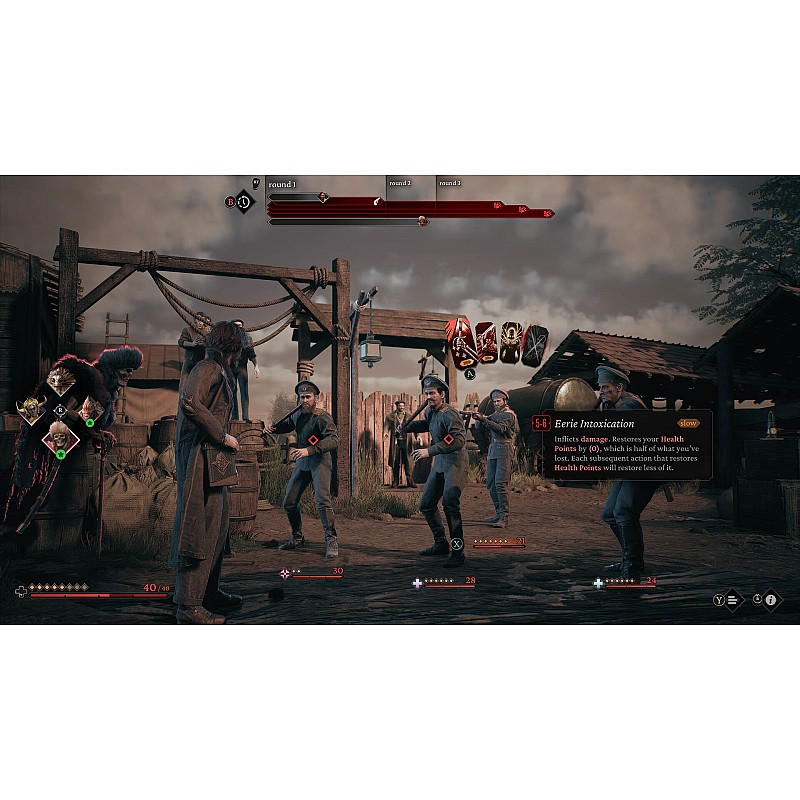Jump to round 2 on the timeline
The image size is (800, 800).
coord(400,184)
